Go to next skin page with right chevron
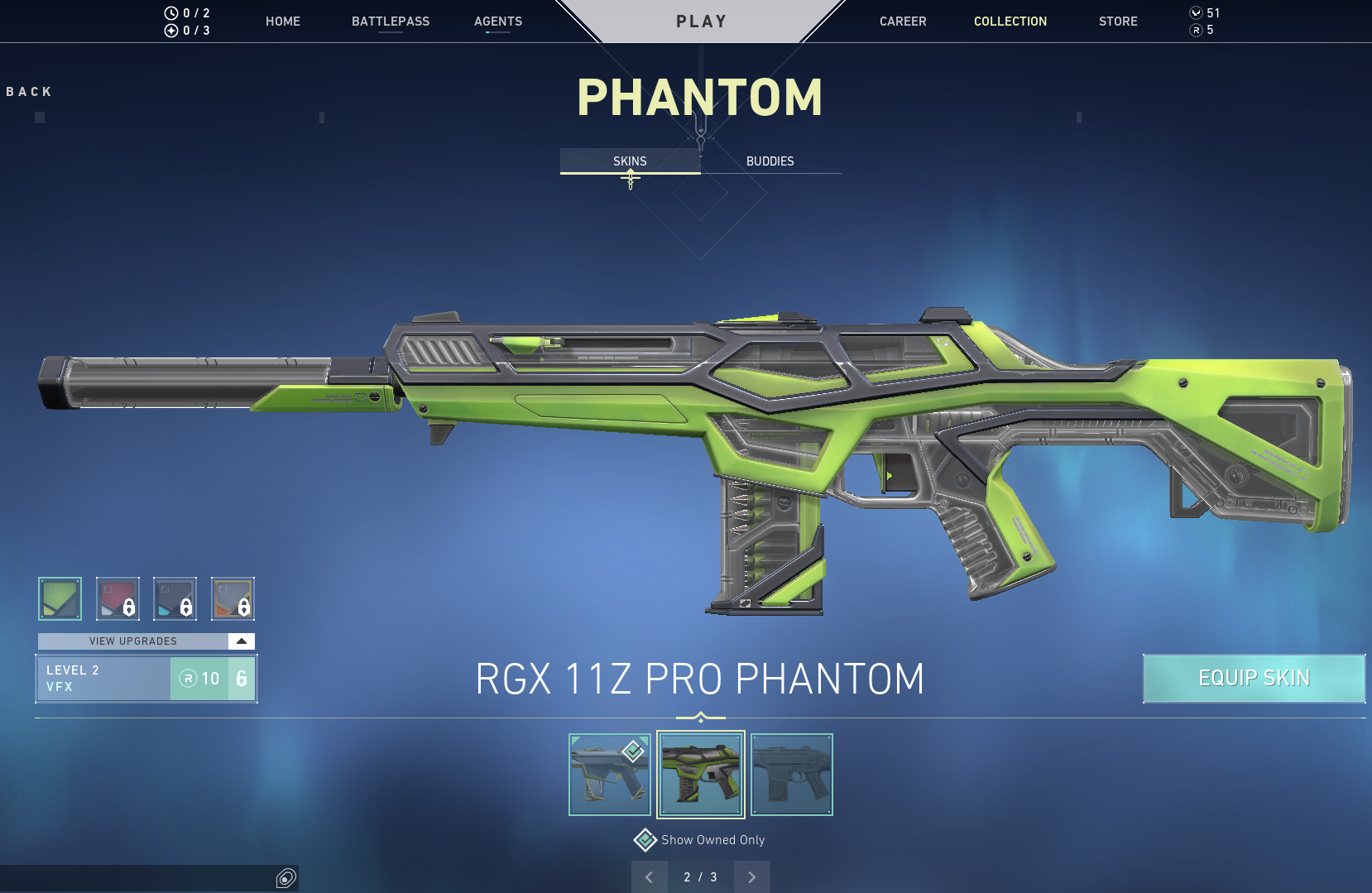The width and height of the screenshot is (1372, 893). click(751, 876)
